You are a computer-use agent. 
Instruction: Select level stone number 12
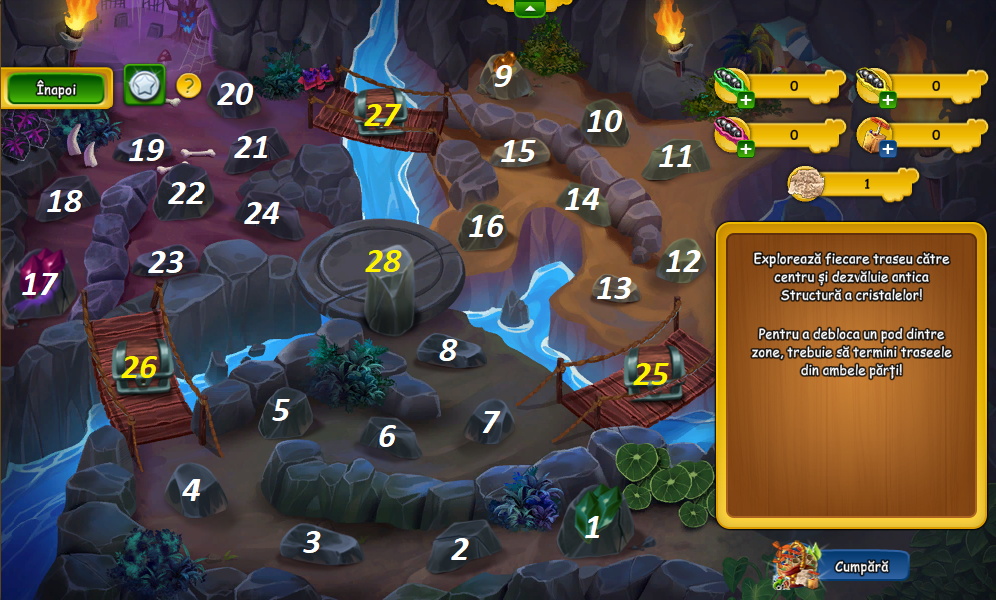pyautogui.click(x=683, y=262)
